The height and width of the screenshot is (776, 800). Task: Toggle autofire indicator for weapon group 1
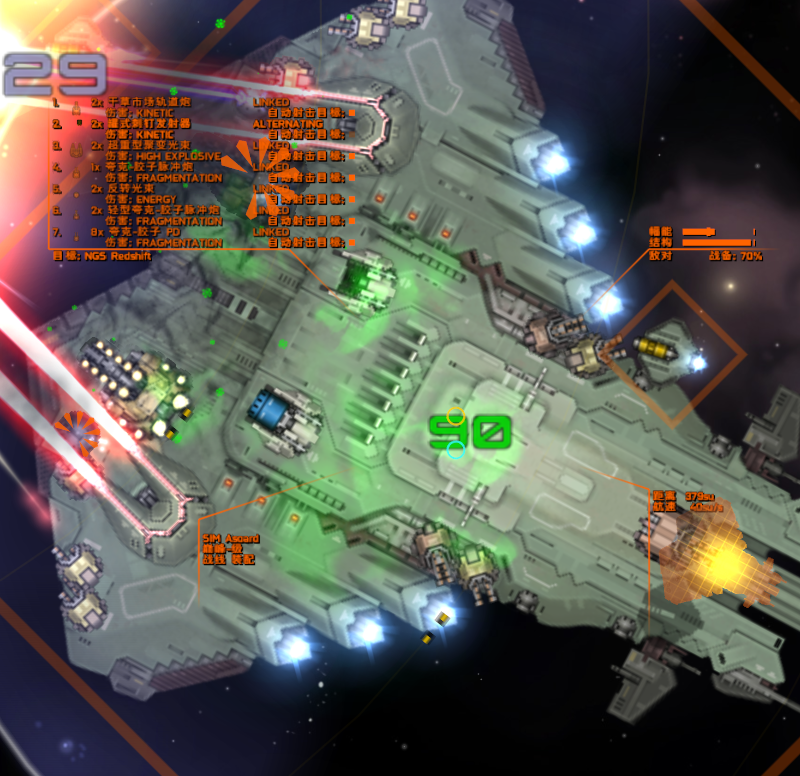(352, 113)
